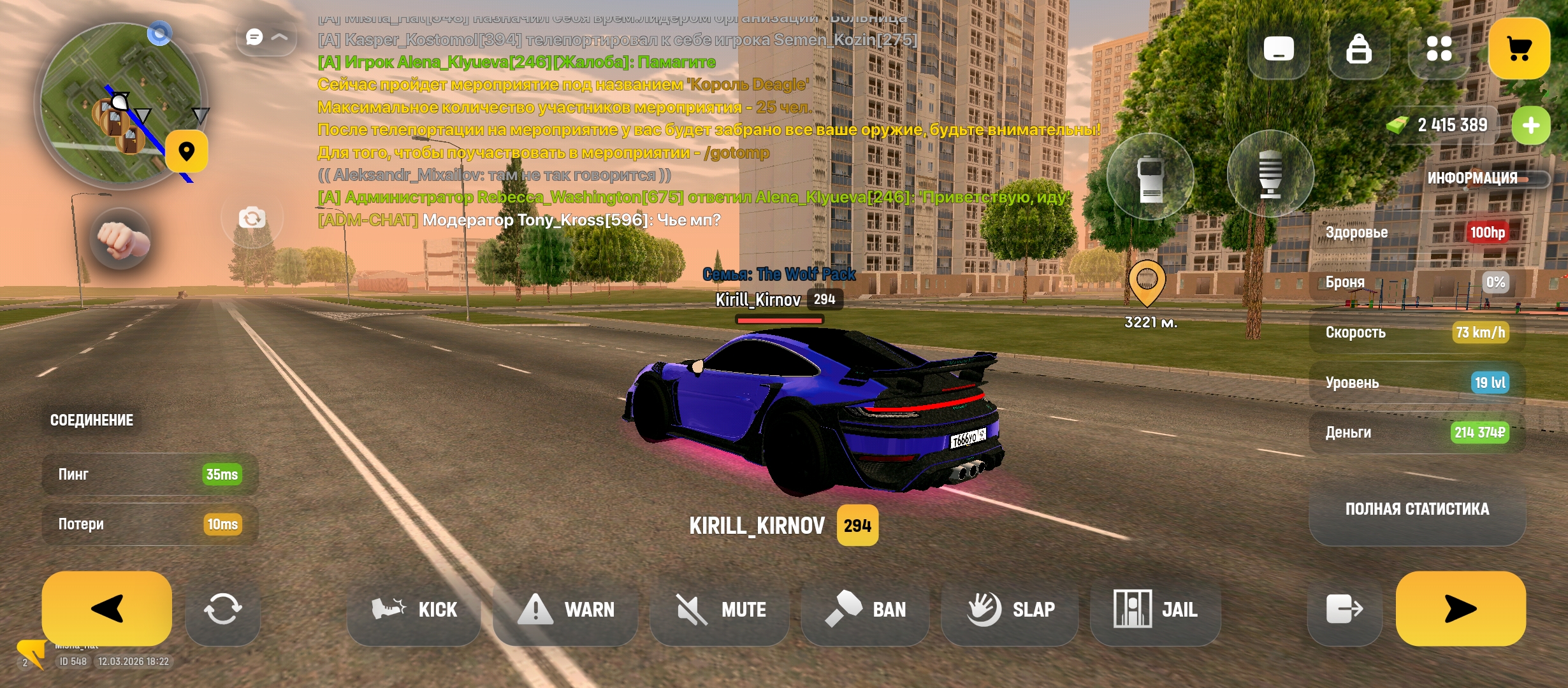
Task: Issue a WARN to Kirill_Kirnov
Action: pos(565,610)
